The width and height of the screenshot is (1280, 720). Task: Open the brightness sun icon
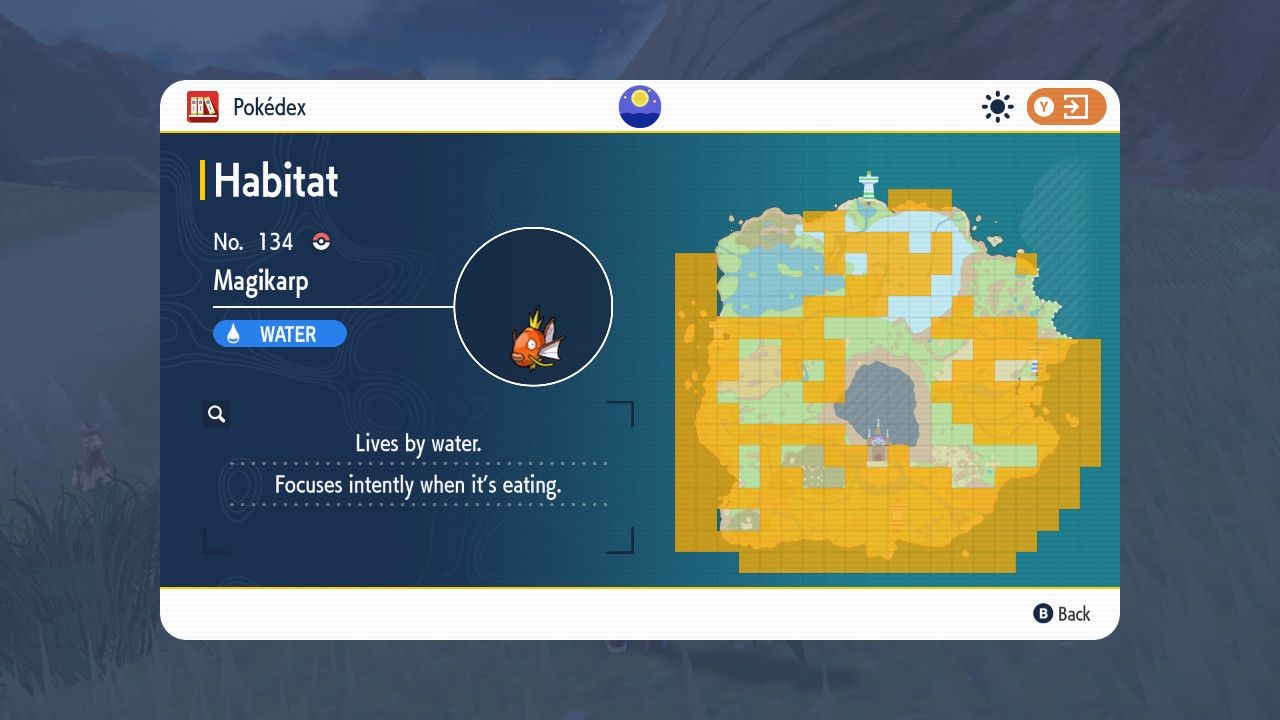[997, 106]
